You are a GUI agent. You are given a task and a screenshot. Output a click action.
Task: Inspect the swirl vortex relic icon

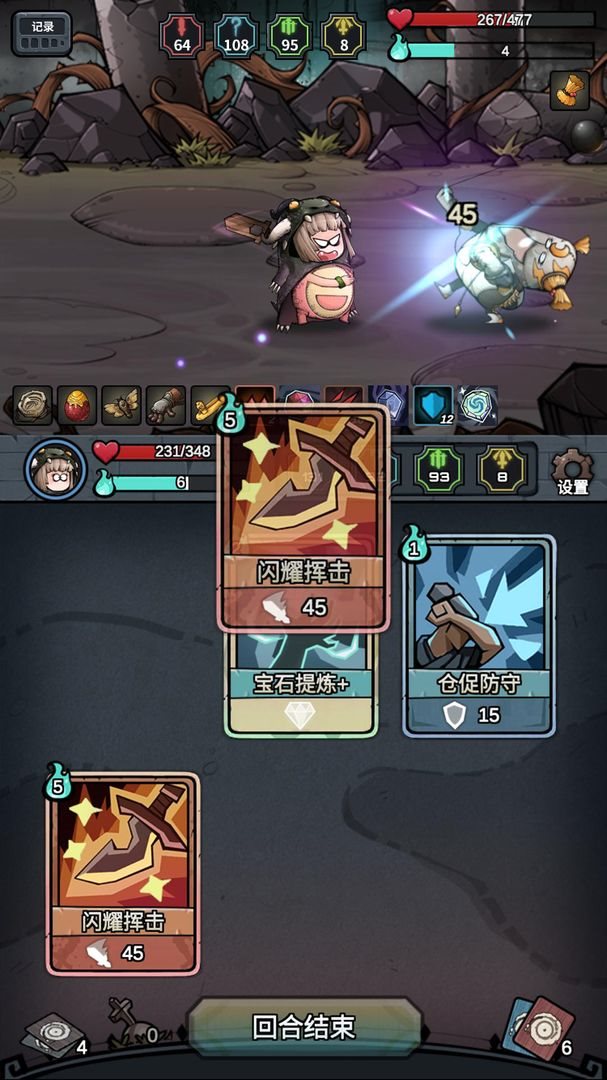pos(476,404)
